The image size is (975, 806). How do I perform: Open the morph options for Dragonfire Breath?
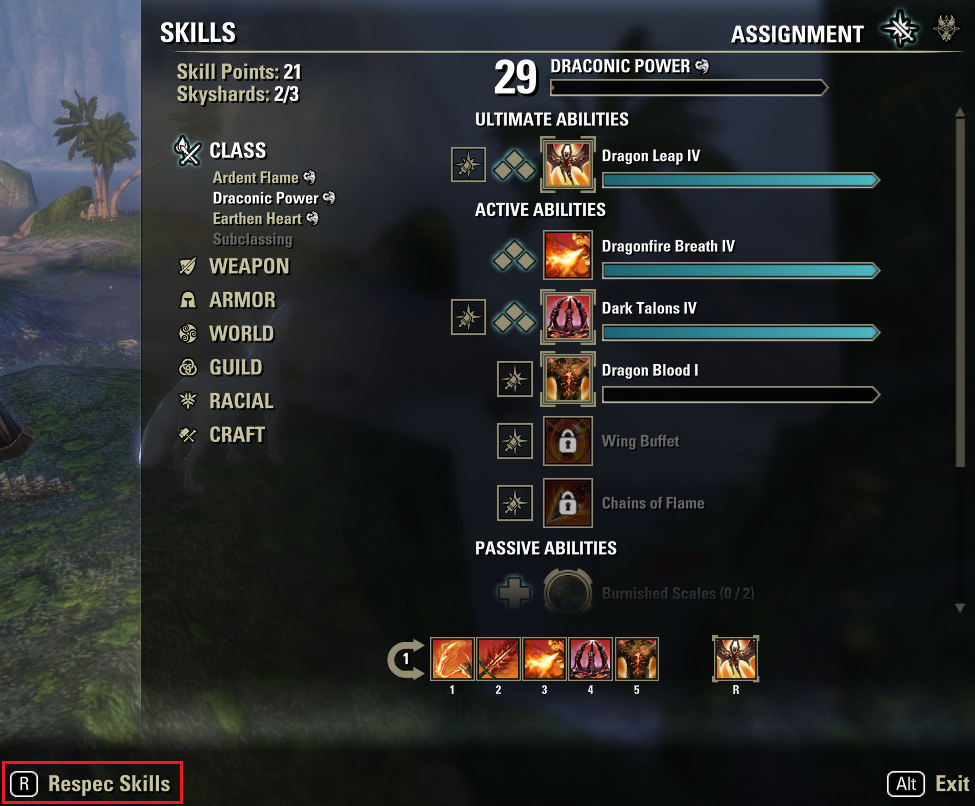515,255
